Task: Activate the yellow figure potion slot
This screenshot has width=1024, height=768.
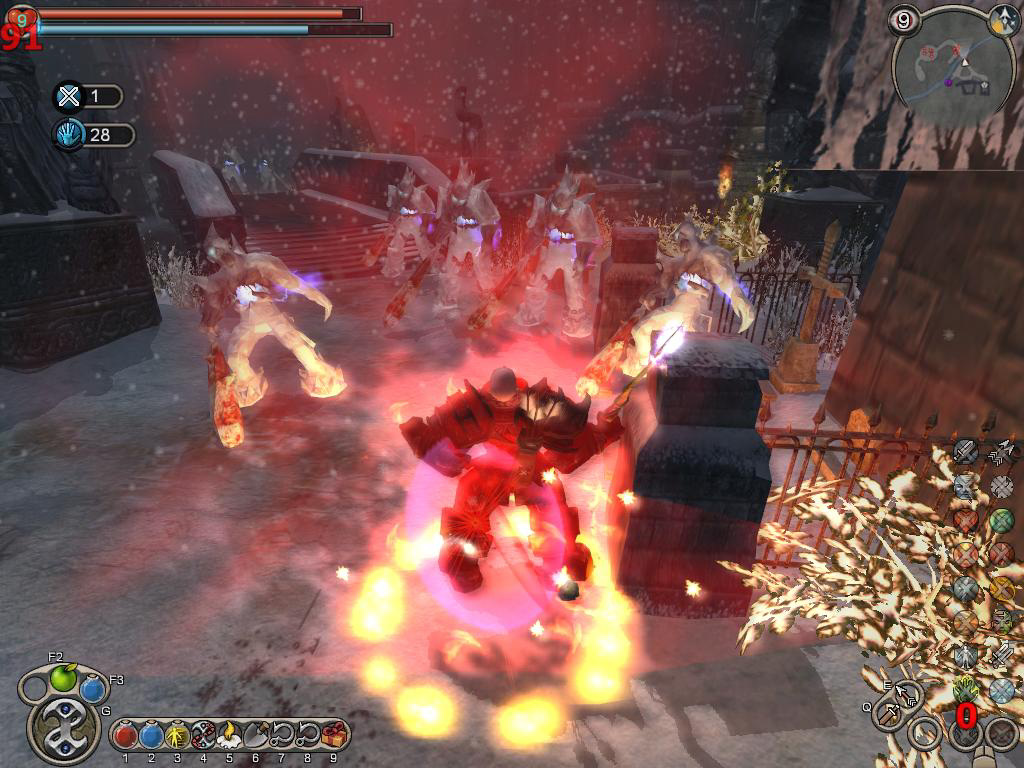Action: click(178, 736)
